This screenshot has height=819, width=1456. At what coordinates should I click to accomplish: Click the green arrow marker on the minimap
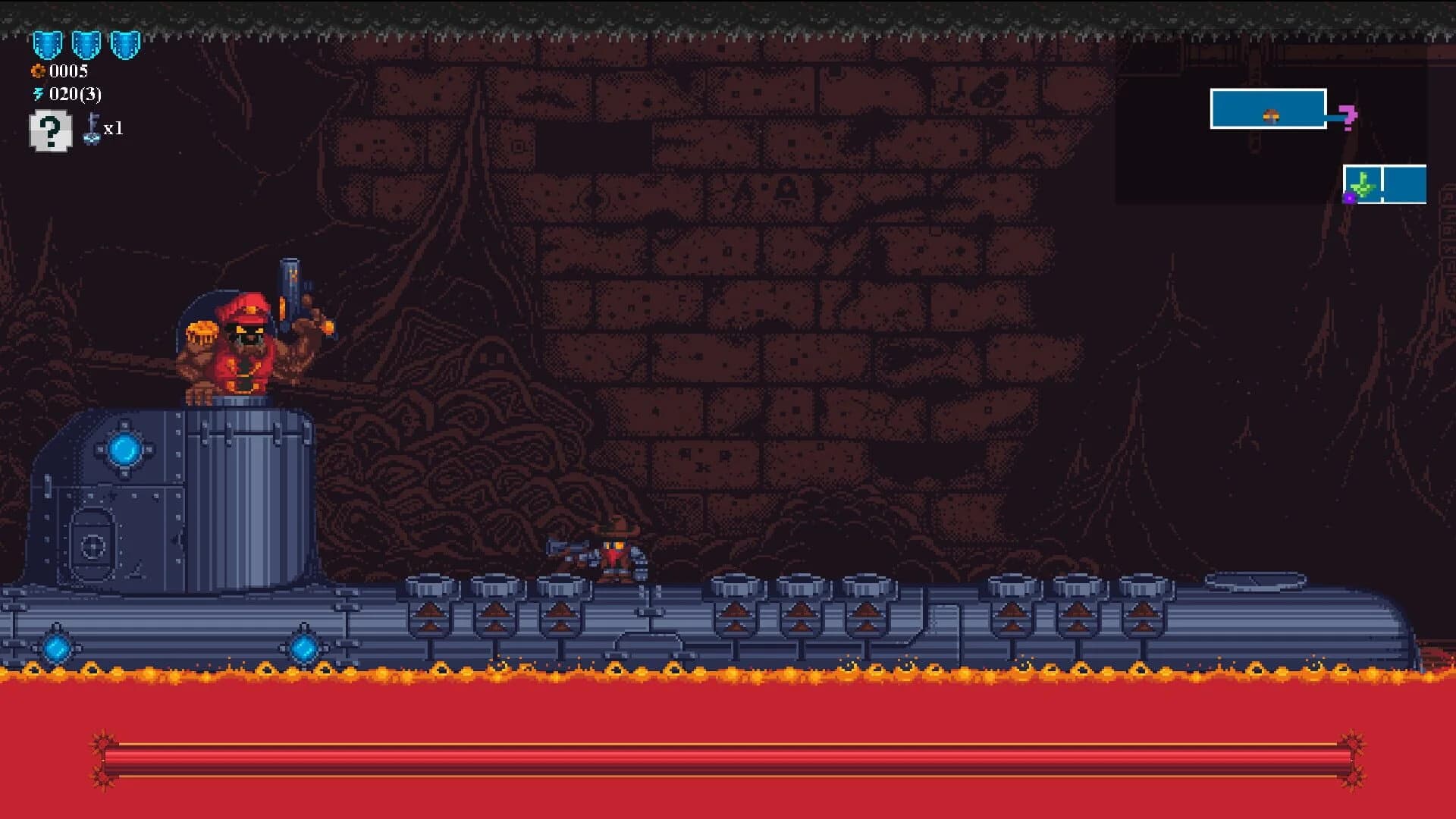coord(1363,186)
